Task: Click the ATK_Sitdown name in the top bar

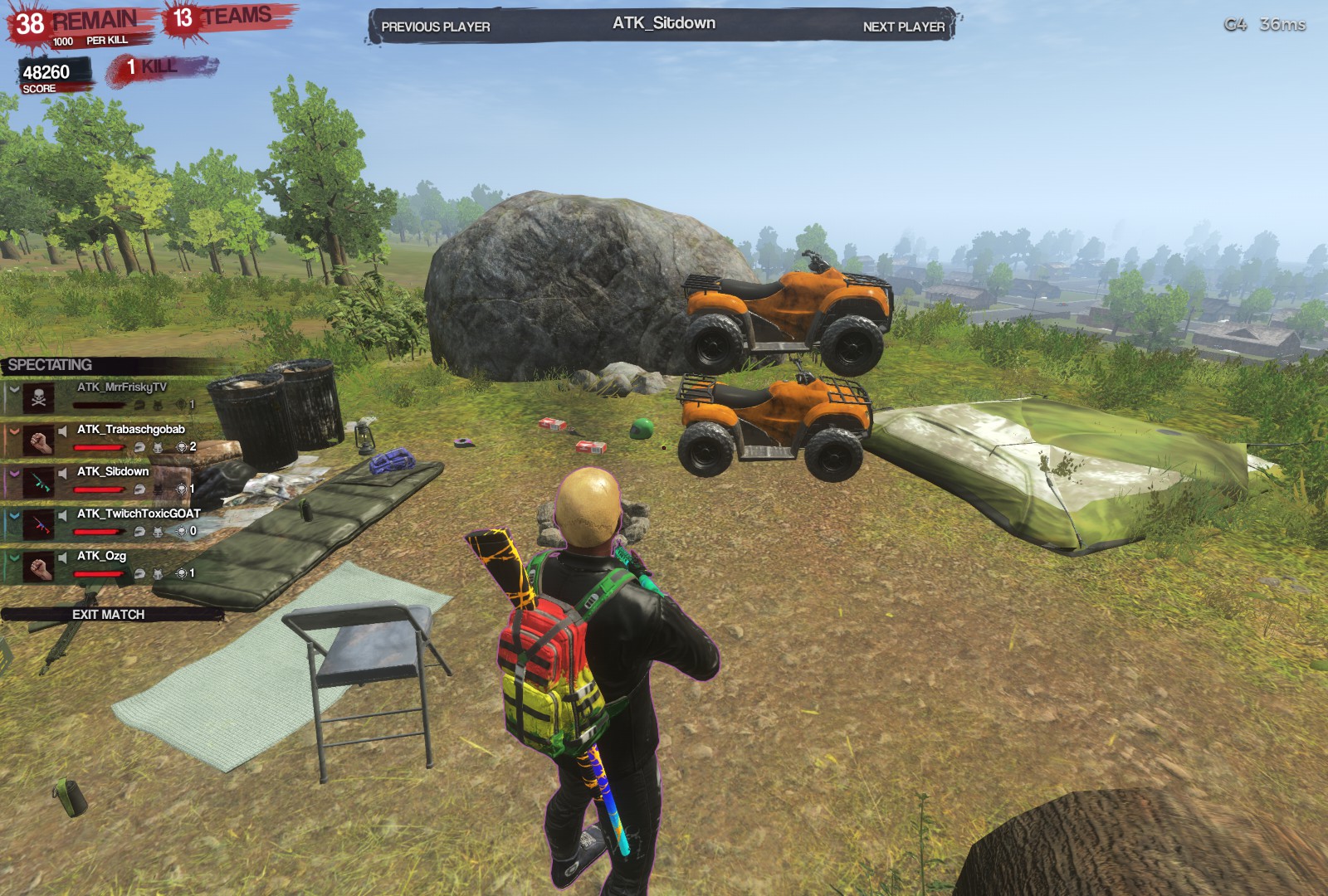Action: [x=664, y=23]
